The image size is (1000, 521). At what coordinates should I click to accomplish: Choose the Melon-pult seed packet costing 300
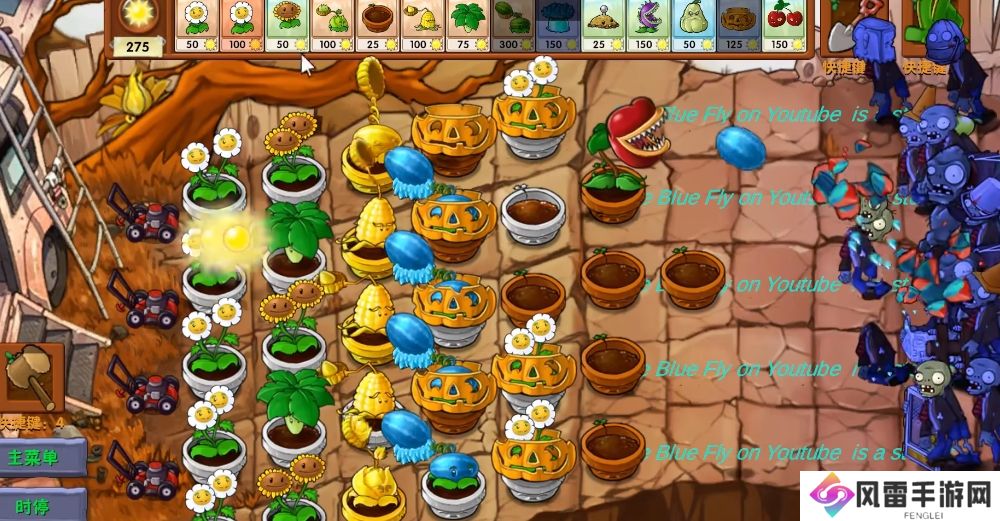(x=511, y=25)
